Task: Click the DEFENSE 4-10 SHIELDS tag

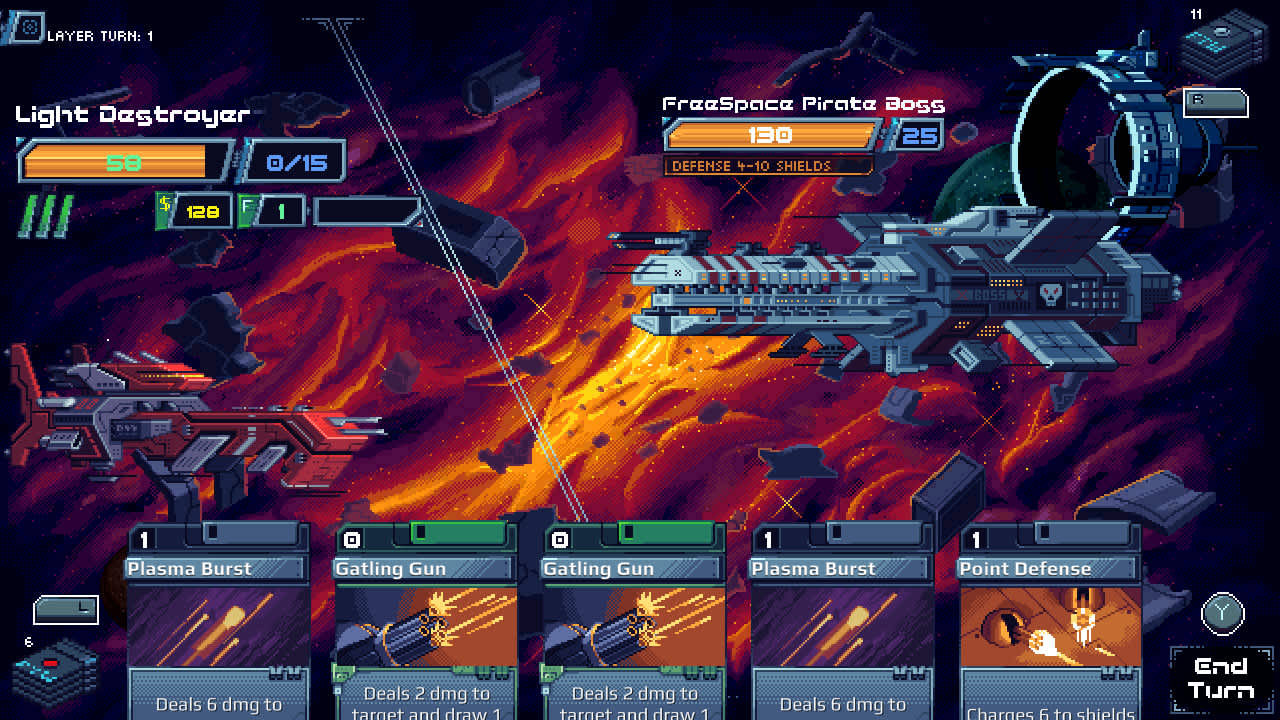Action: coord(766,166)
